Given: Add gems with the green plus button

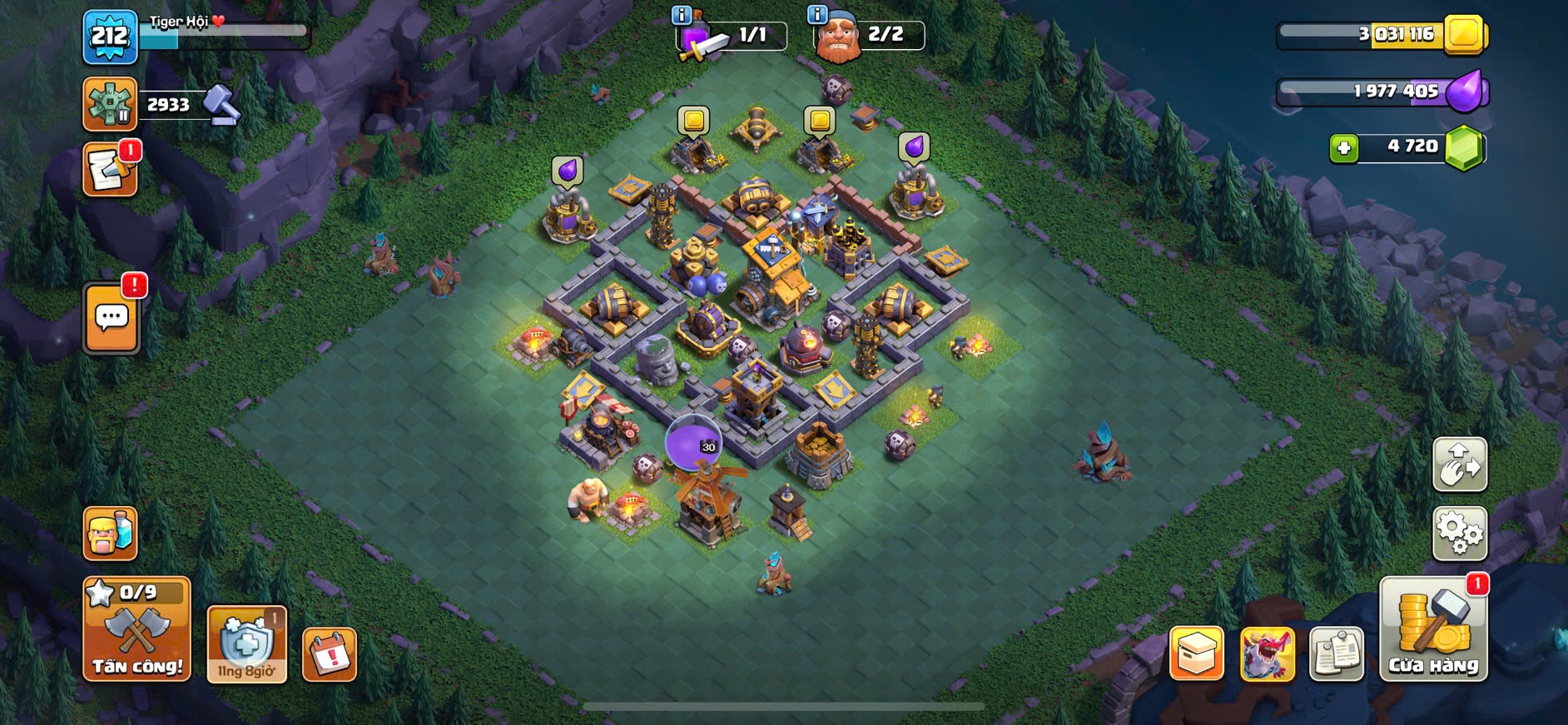Looking at the screenshot, I should tap(1343, 148).
